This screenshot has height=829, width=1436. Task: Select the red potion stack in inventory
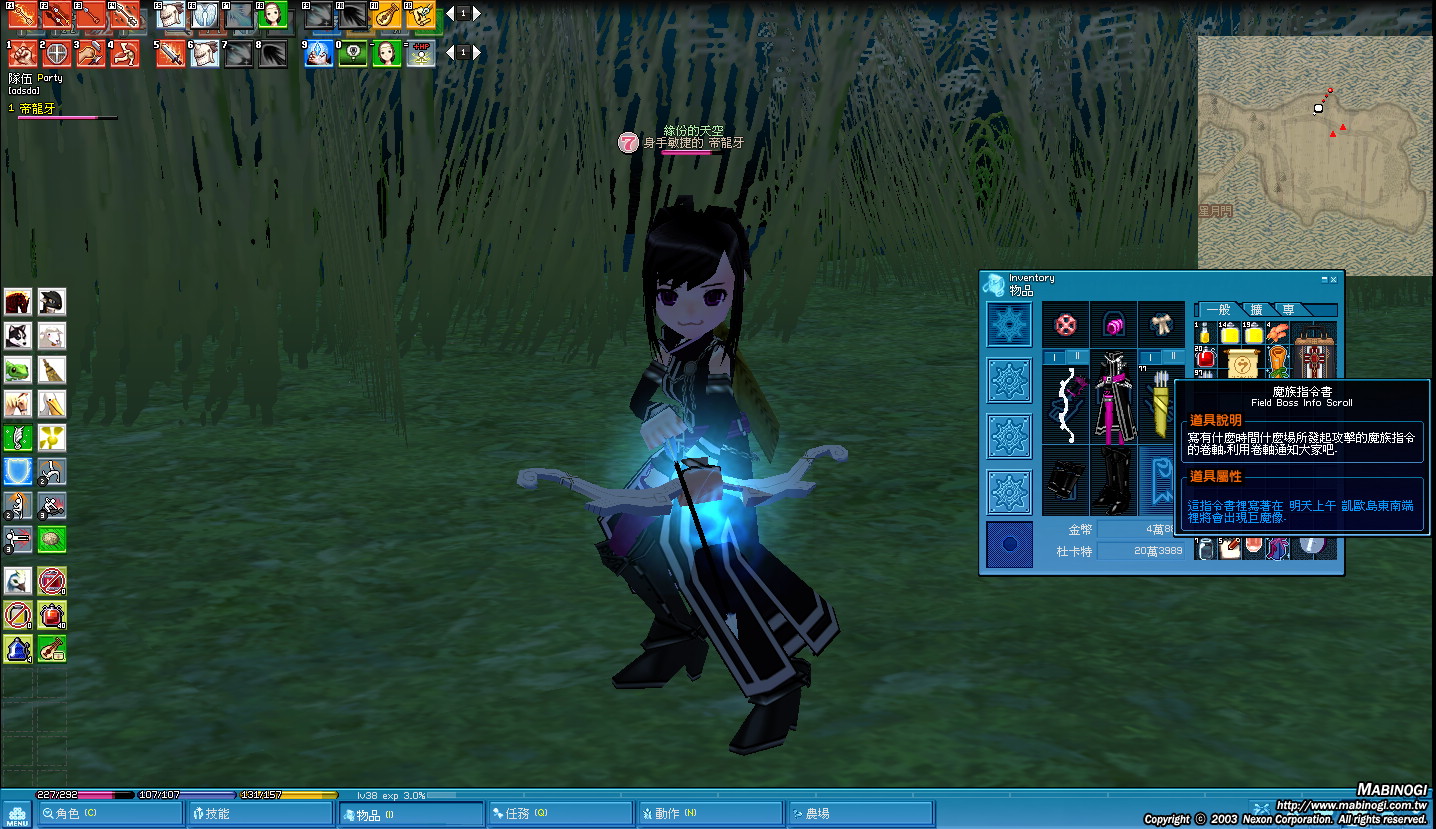tap(1205, 358)
